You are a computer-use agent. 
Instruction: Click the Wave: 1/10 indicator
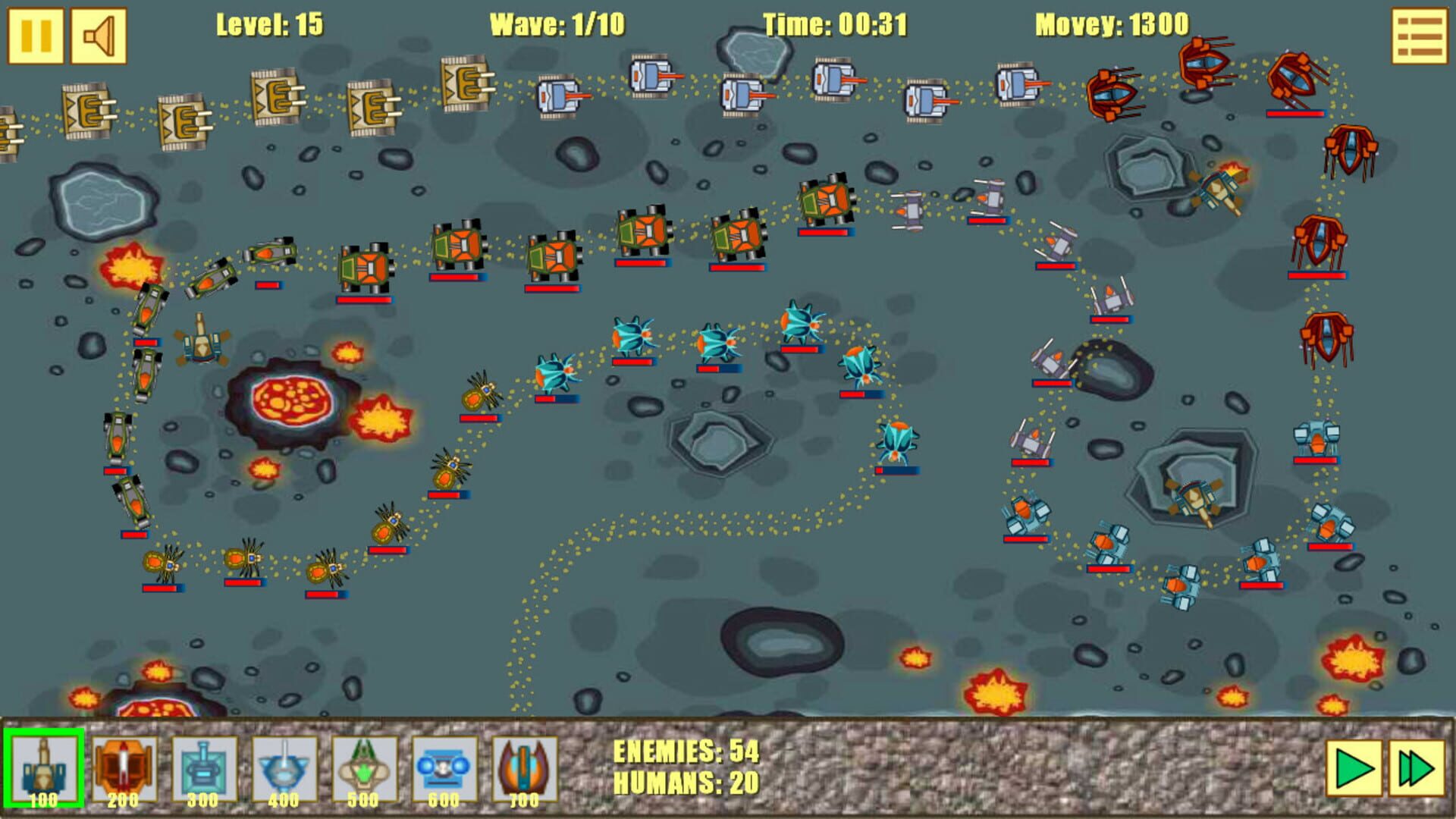pos(555,23)
